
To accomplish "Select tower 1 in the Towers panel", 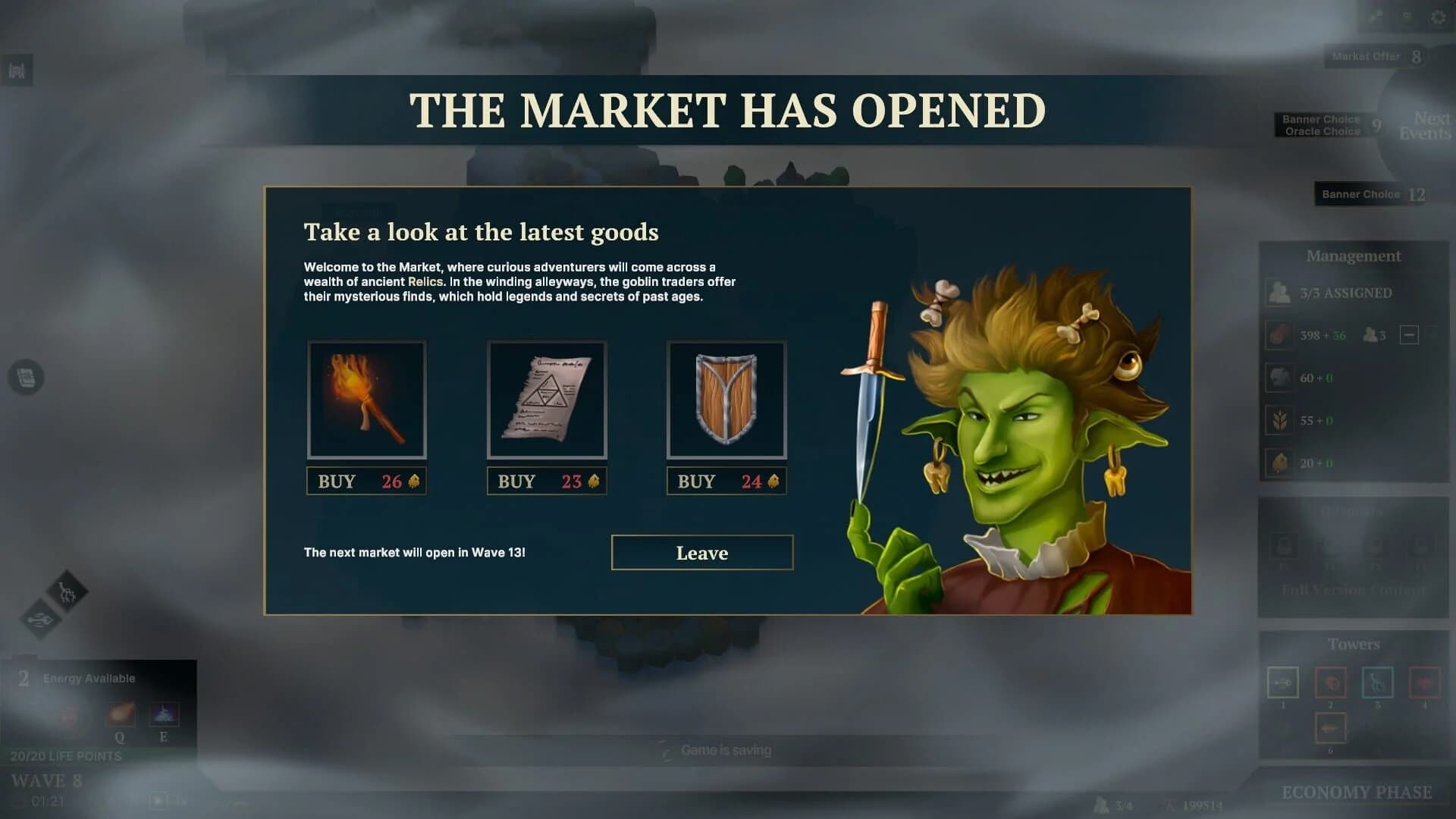I will tap(1283, 682).
